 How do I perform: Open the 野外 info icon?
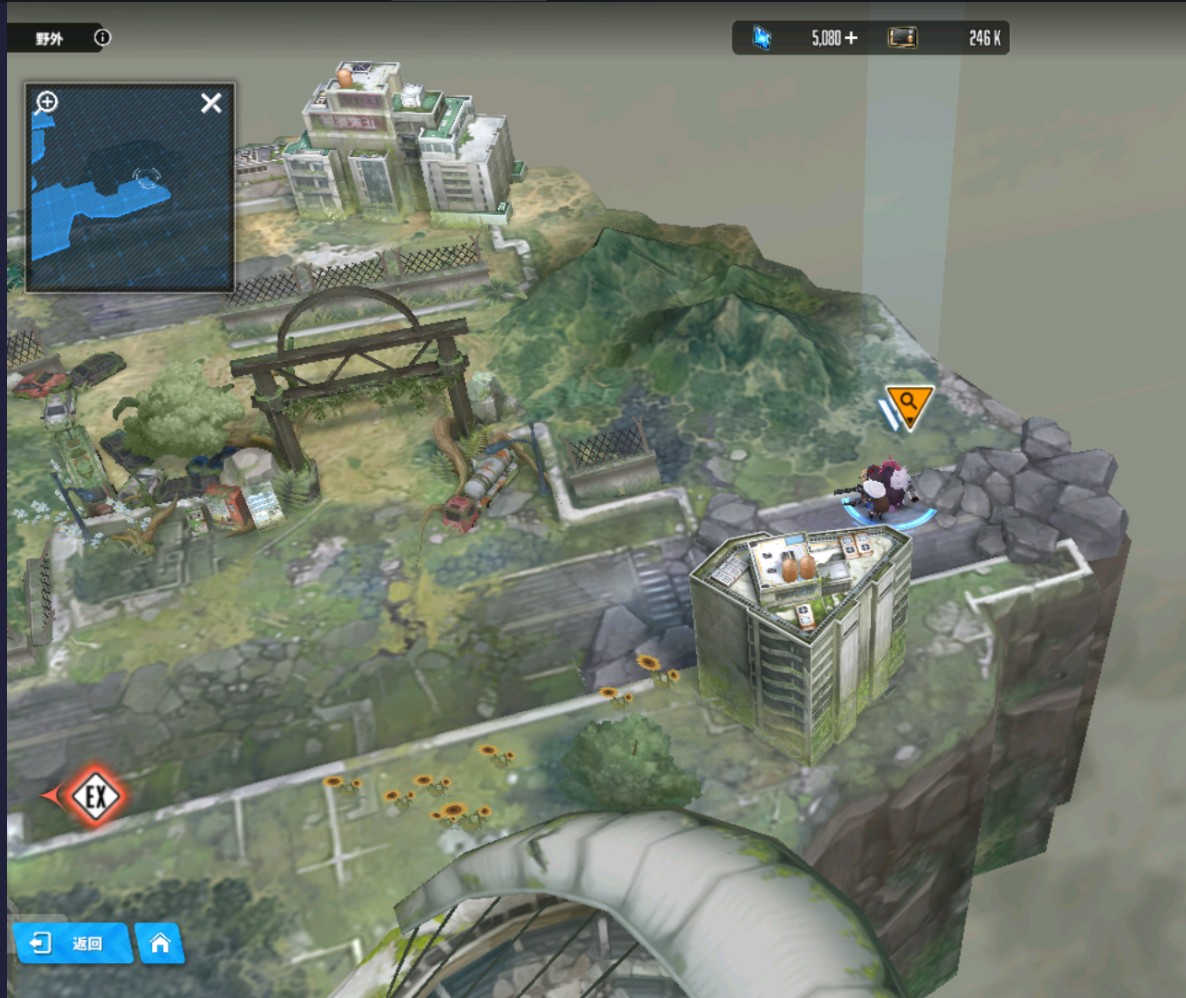(x=102, y=38)
